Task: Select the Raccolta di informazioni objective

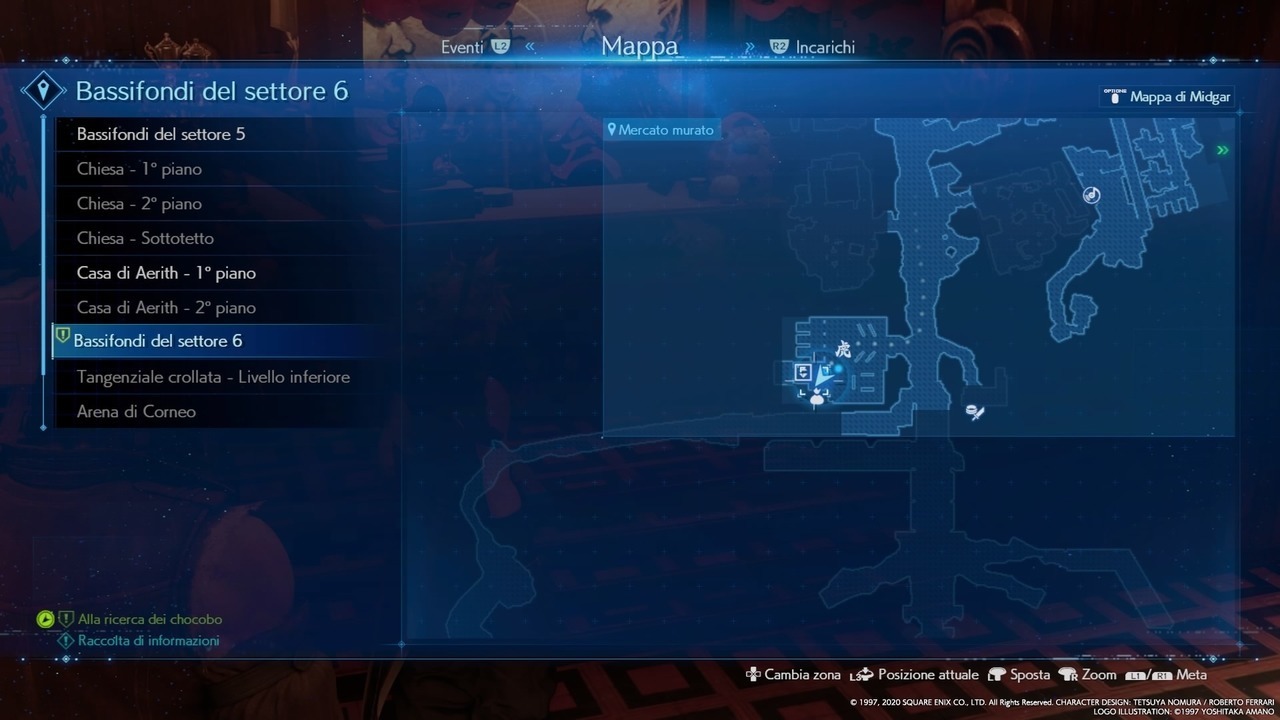Action: (x=148, y=641)
